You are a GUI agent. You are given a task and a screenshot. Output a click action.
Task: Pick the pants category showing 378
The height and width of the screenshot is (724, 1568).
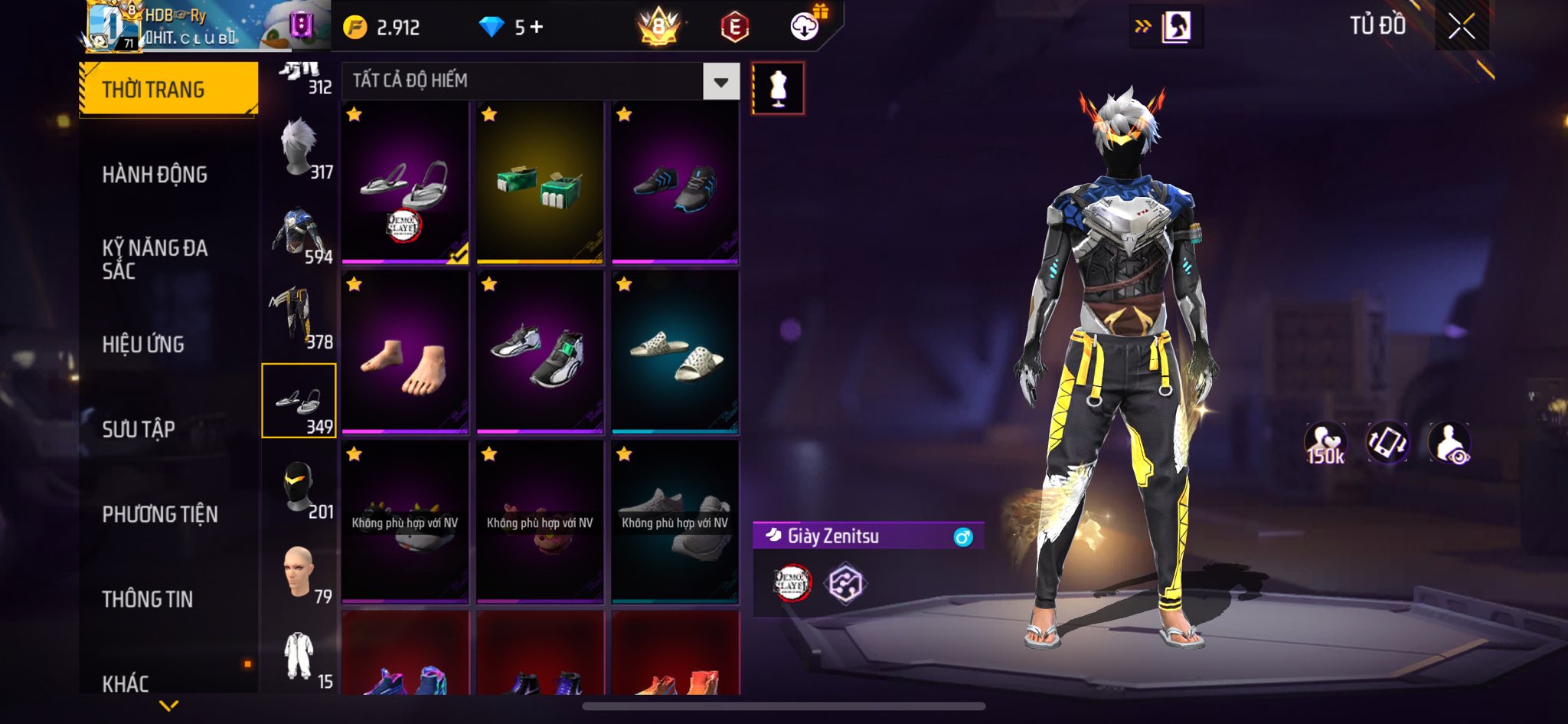(299, 318)
